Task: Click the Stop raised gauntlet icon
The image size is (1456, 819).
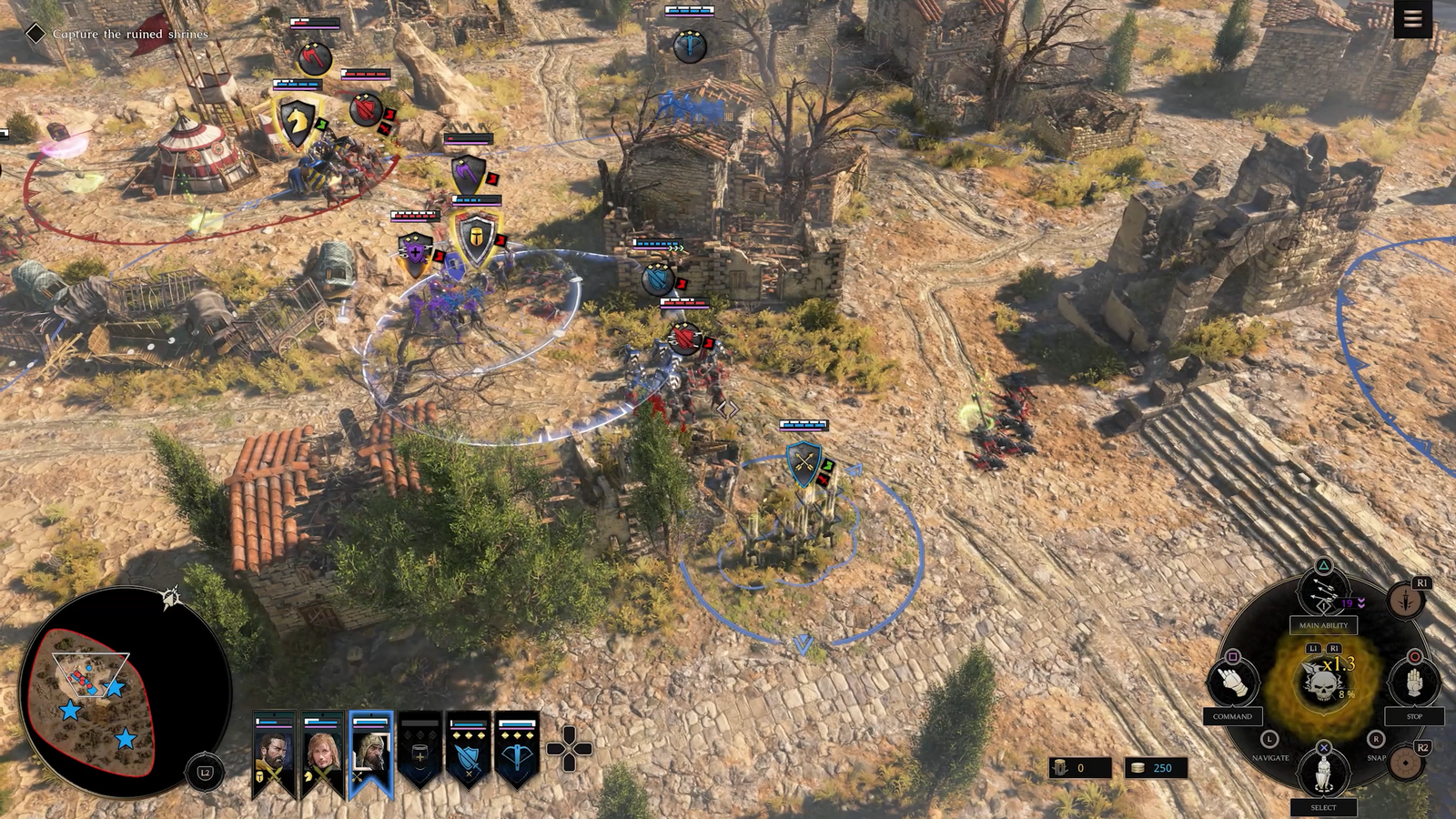Action: [1413, 682]
